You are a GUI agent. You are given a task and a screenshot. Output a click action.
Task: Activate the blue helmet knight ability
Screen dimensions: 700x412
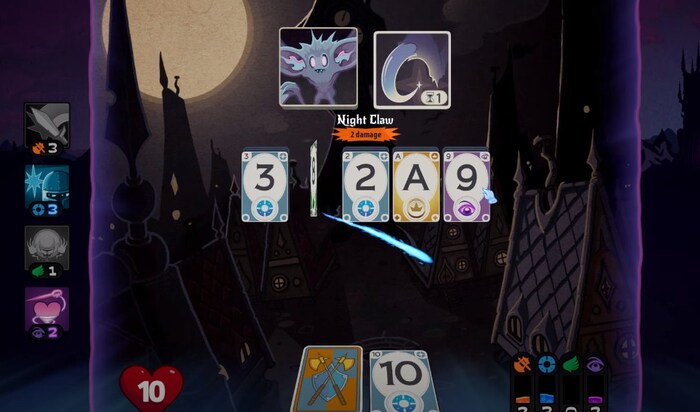click(47, 185)
